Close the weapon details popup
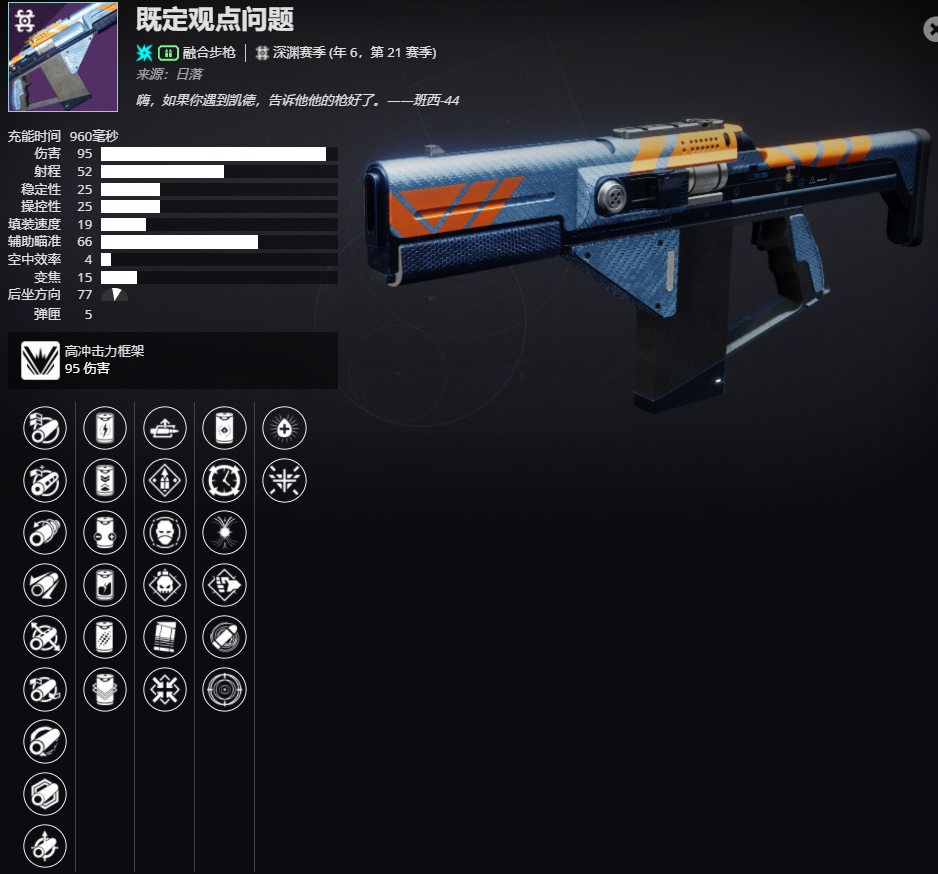 pyautogui.click(x=931, y=30)
